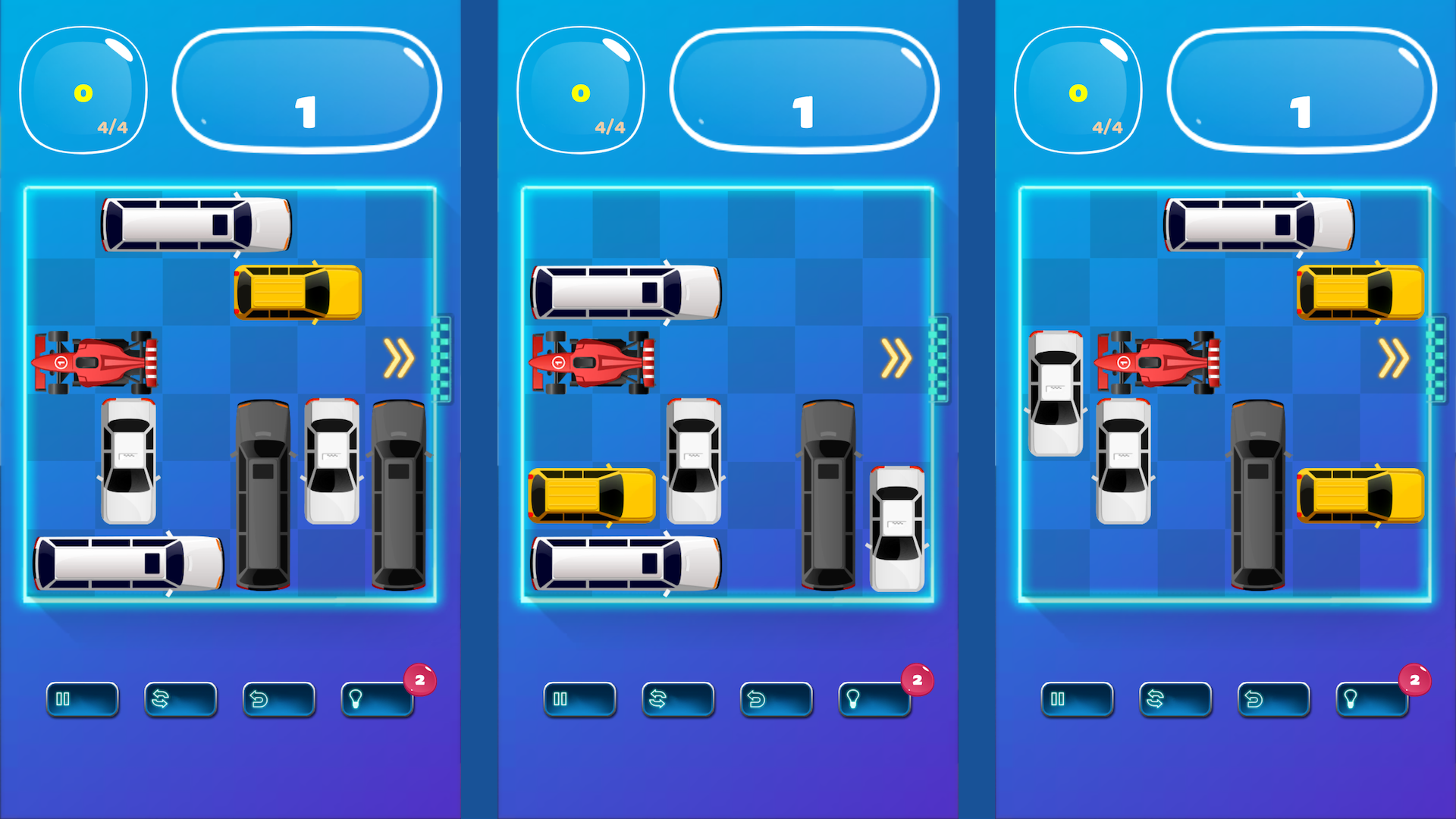Click the undo arrow in the left panel
Screen dimensions: 1456x819
click(x=278, y=699)
